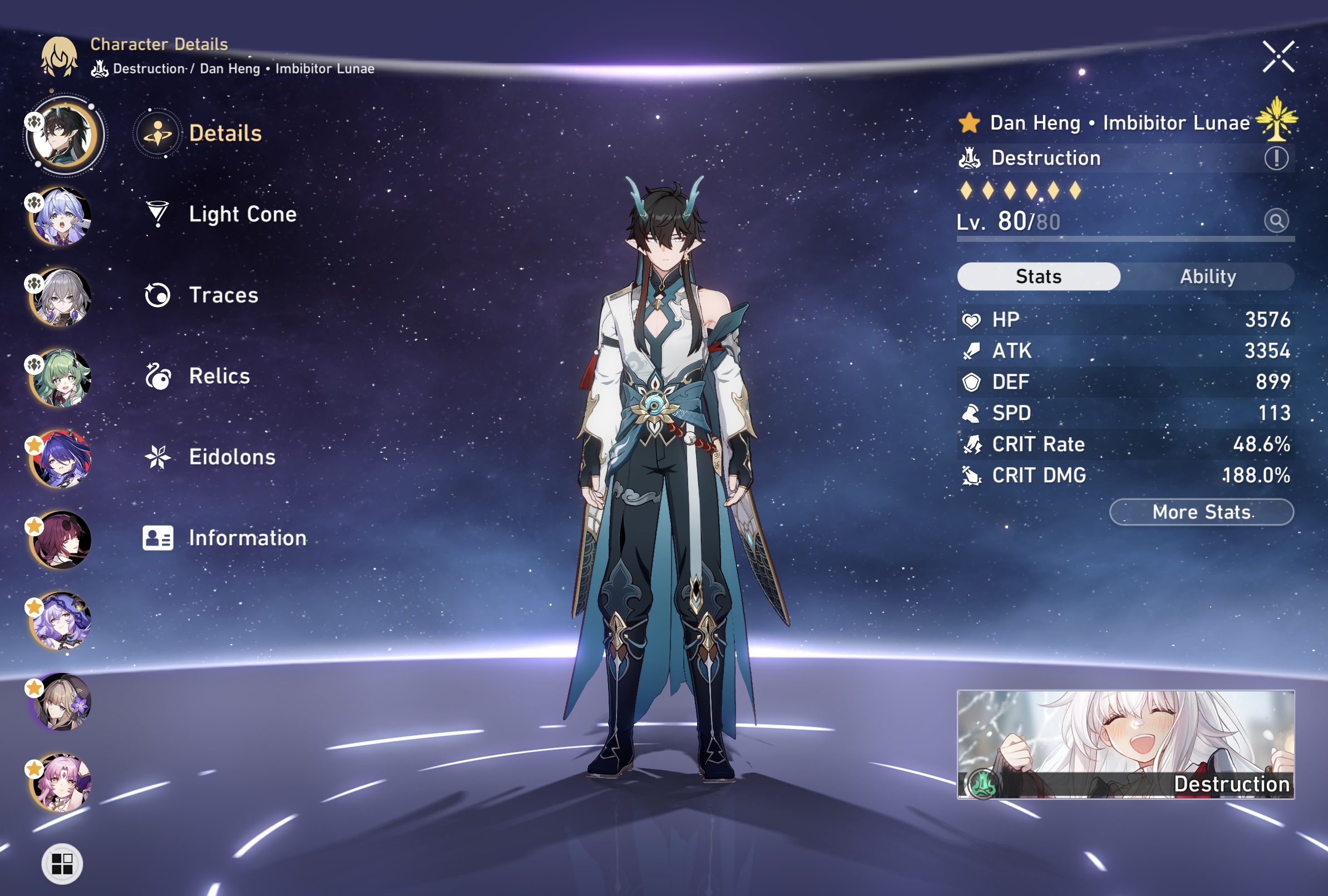
Task: Open the Destruction light cone thumbnail
Action: click(x=1125, y=744)
